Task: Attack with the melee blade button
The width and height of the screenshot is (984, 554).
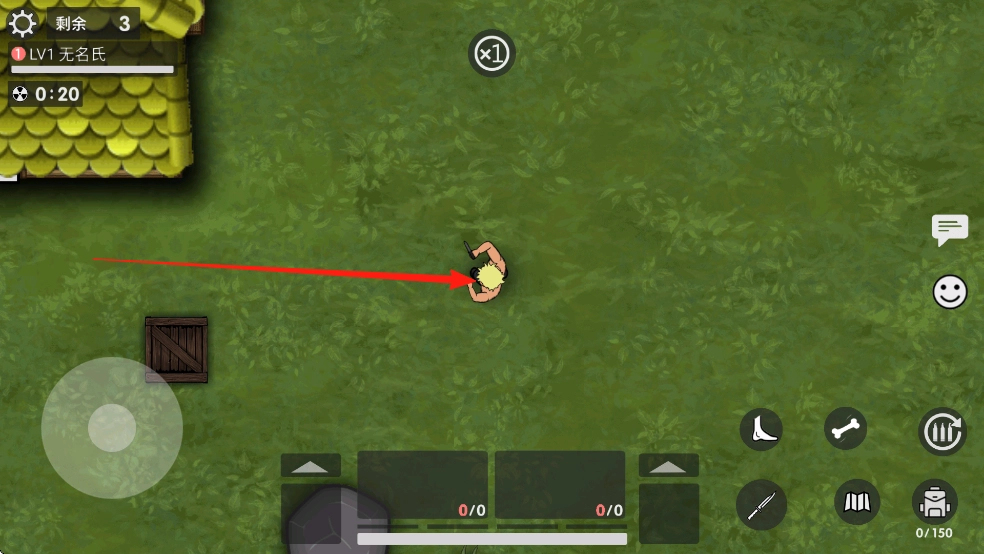Action: tap(761, 504)
